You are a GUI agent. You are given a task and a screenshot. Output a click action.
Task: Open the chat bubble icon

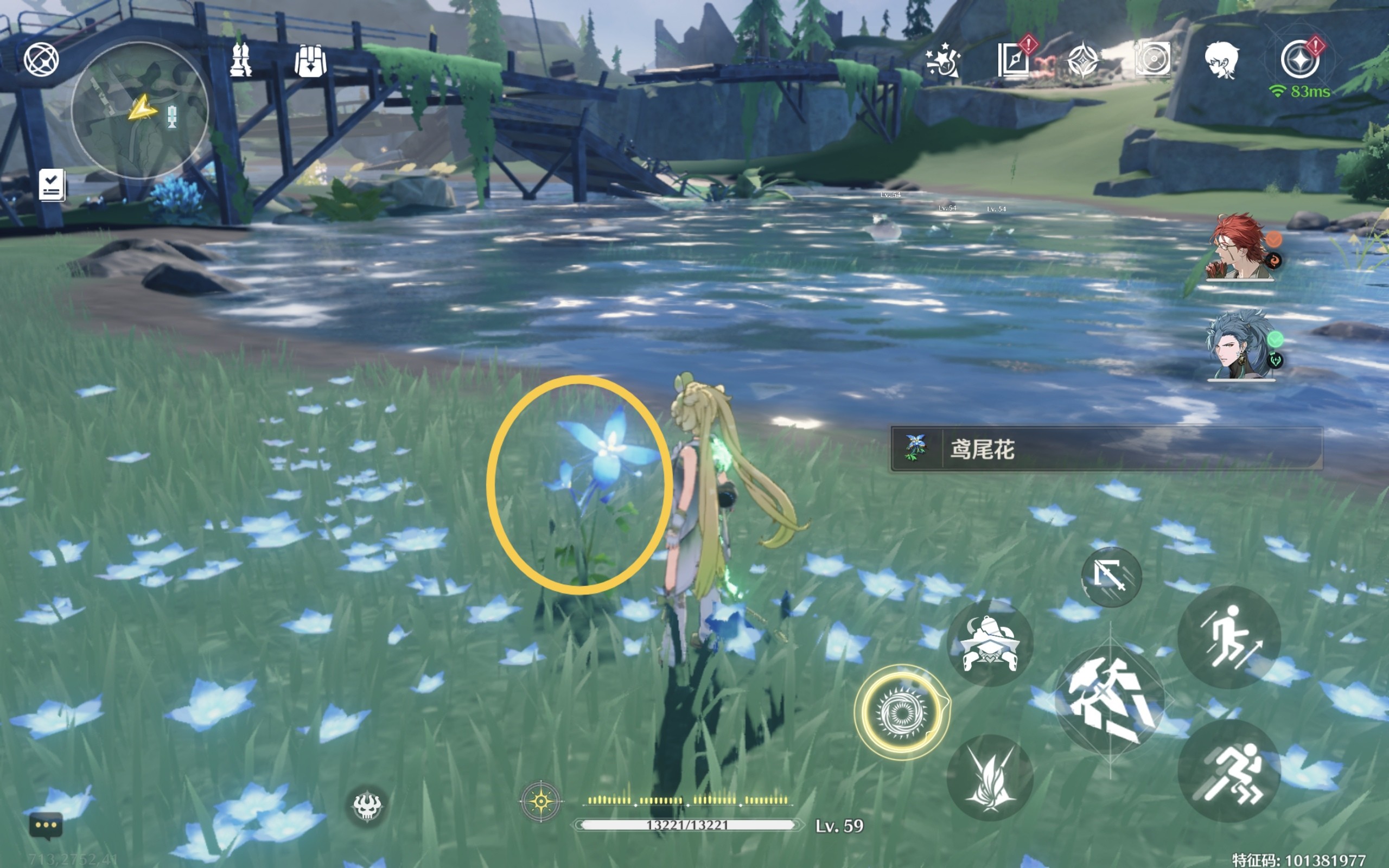click(46, 826)
